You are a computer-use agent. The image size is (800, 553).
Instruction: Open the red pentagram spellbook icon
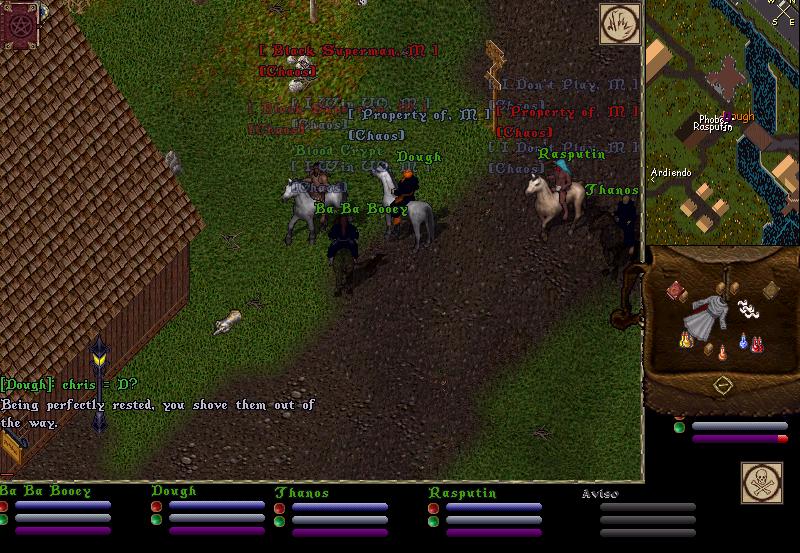pyautogui.click(x=19, y=24)
